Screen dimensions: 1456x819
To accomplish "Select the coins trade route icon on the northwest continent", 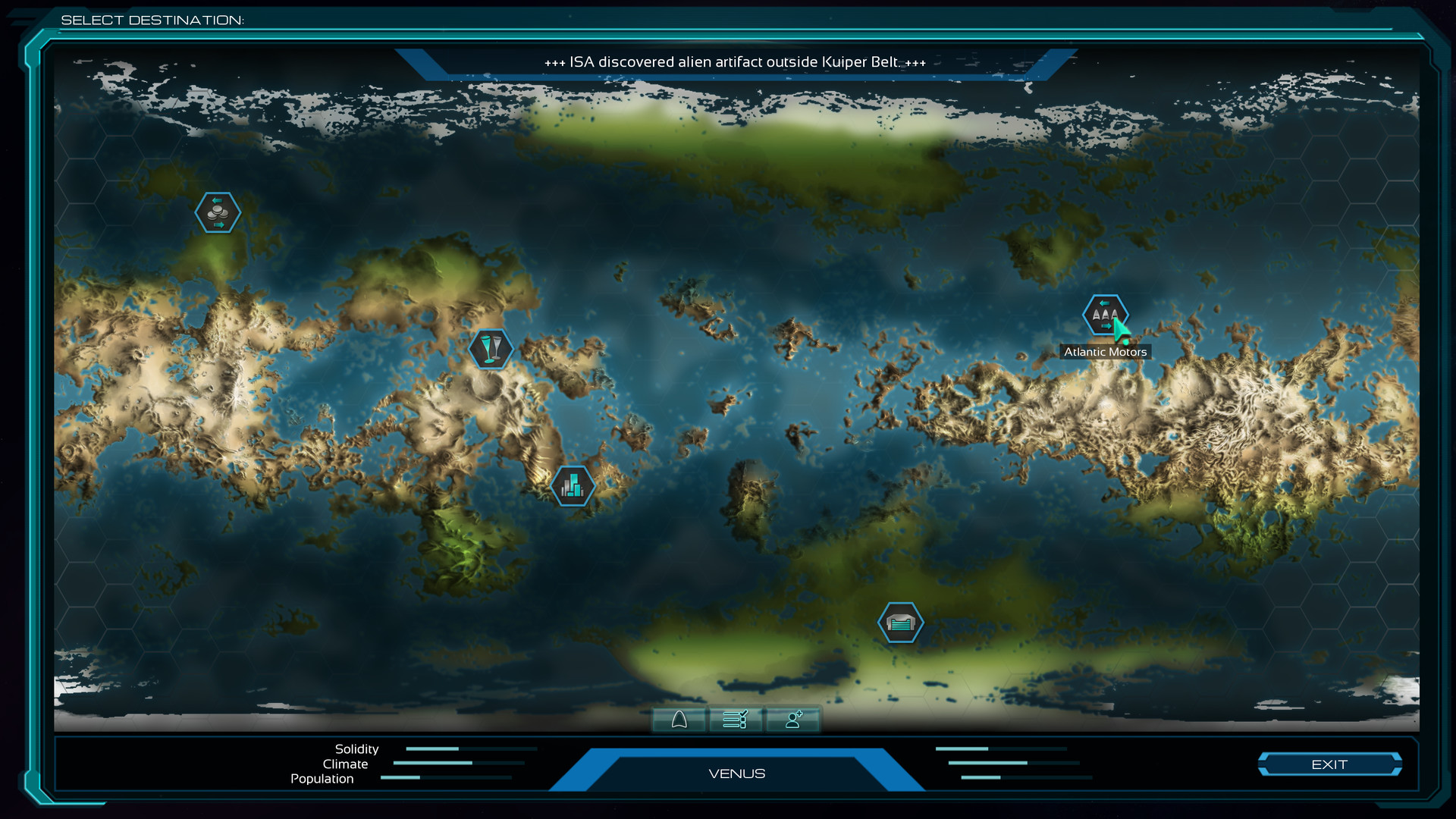I will (x=218, y=212).
